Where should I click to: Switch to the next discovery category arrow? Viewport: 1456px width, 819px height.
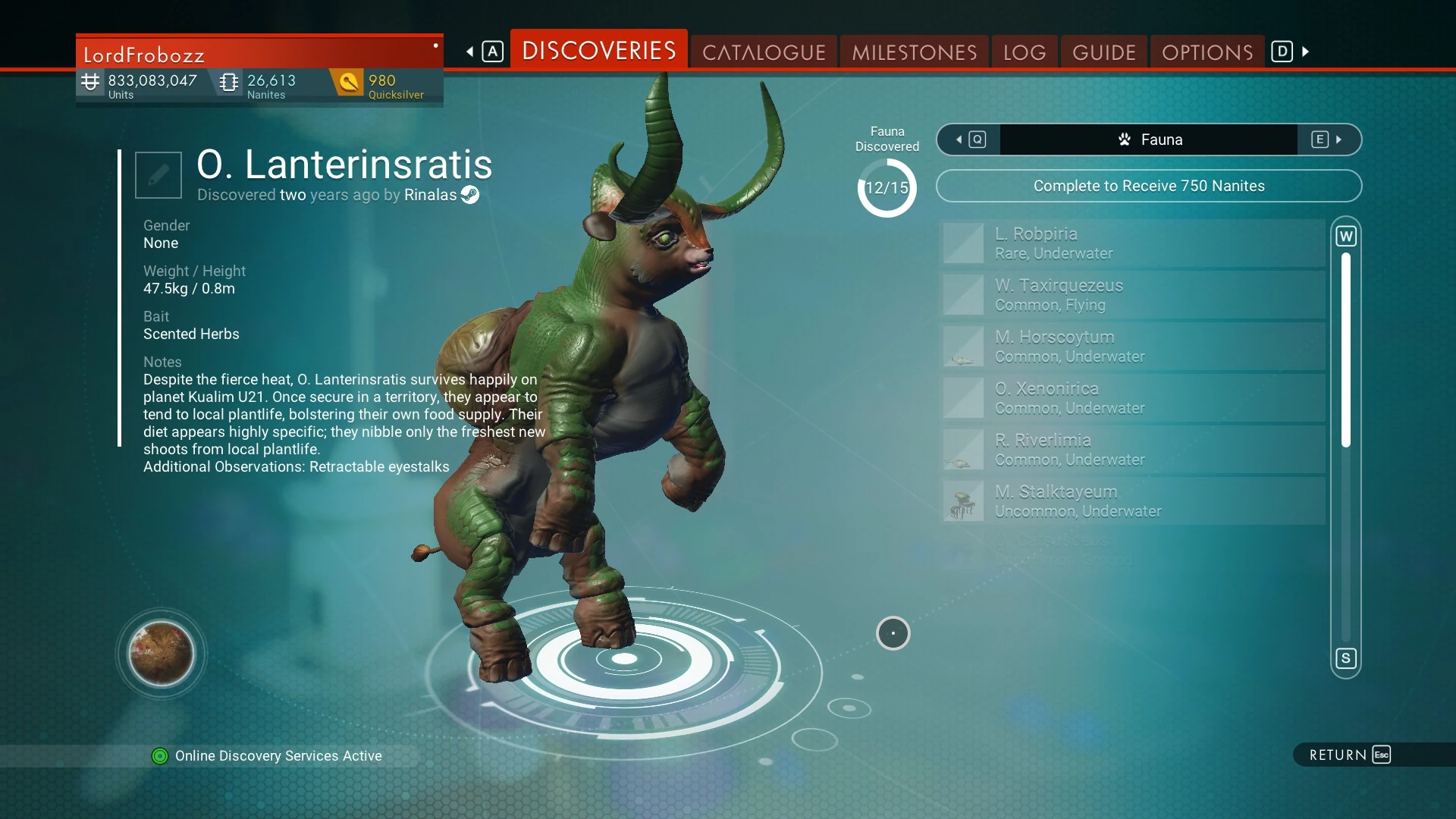pyautogui.click(x=1329, y=140)
